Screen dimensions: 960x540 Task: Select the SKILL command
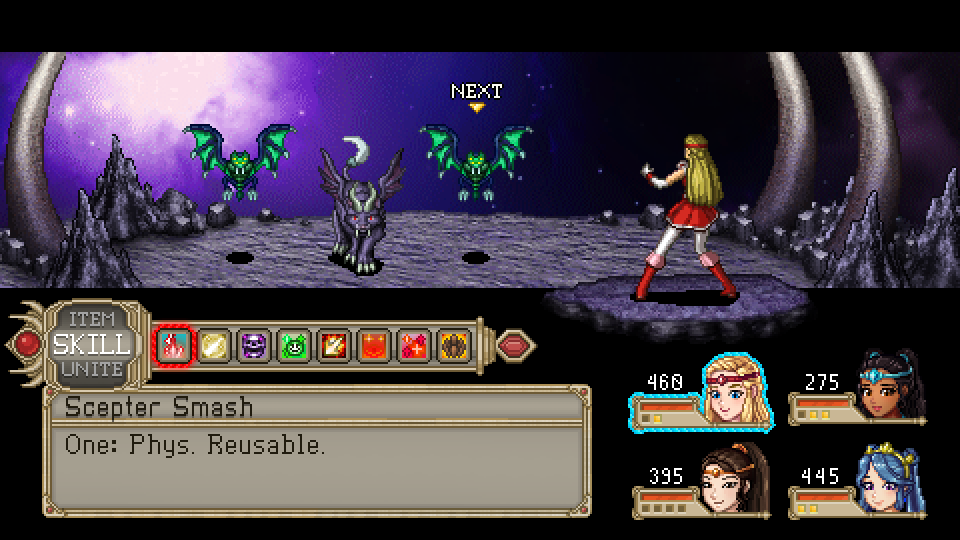[x=91, y=345]
